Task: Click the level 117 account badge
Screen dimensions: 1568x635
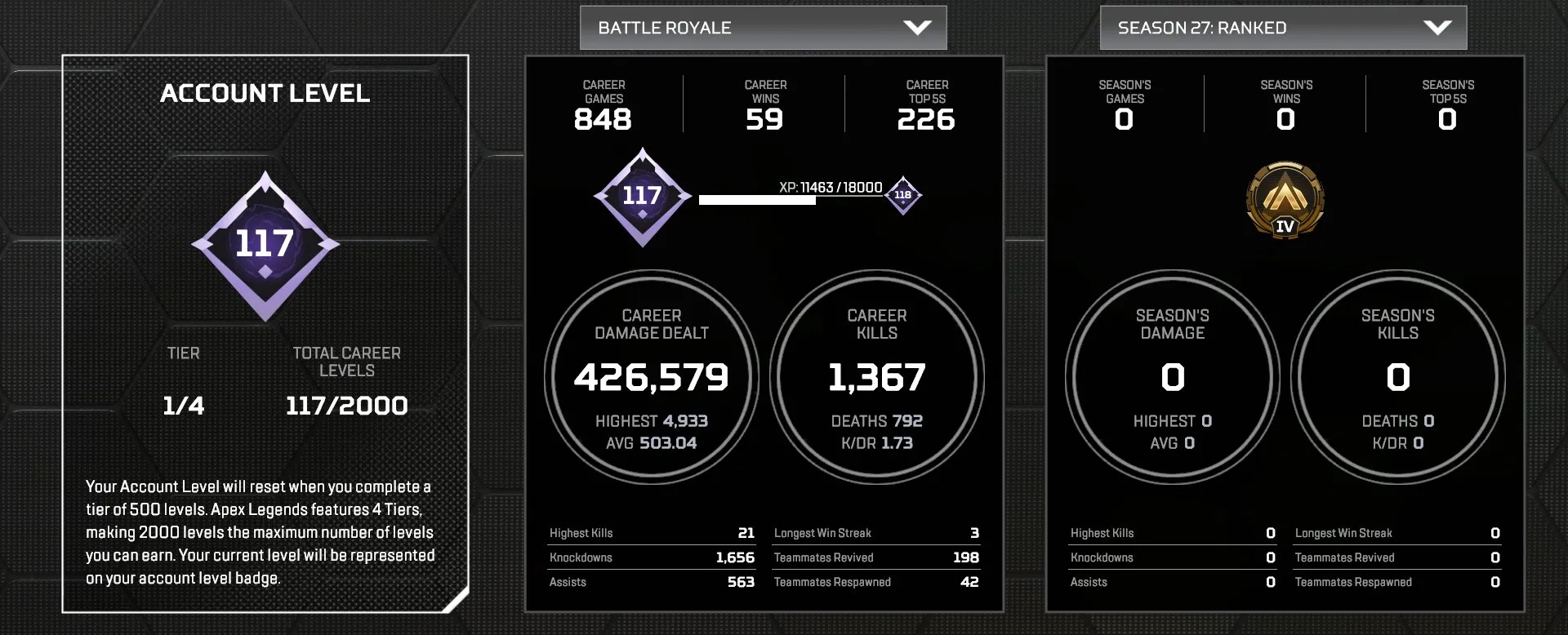Action: 643,196
